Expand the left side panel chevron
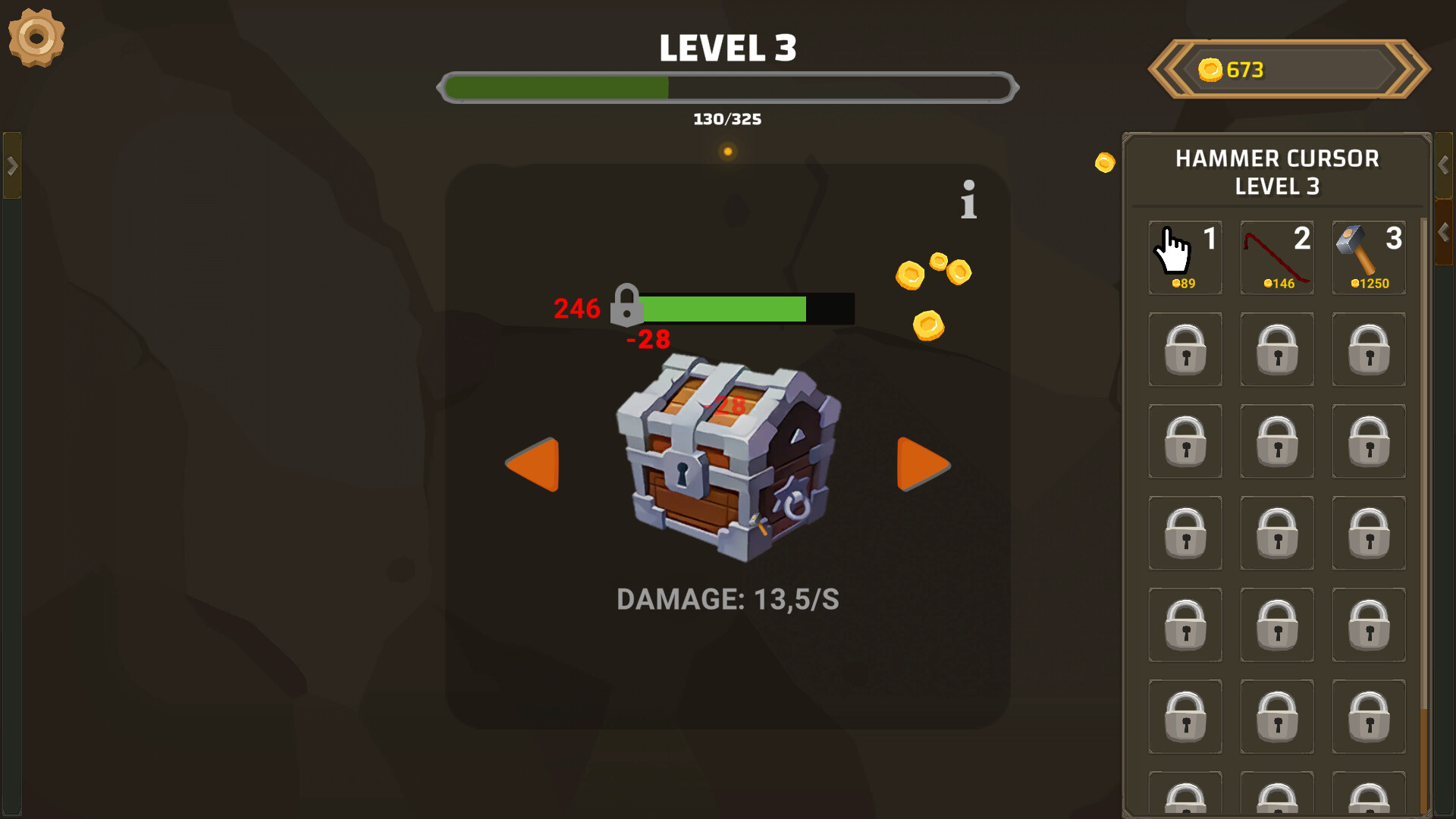The image size is (1456, 819). click(x=12, y=163)
